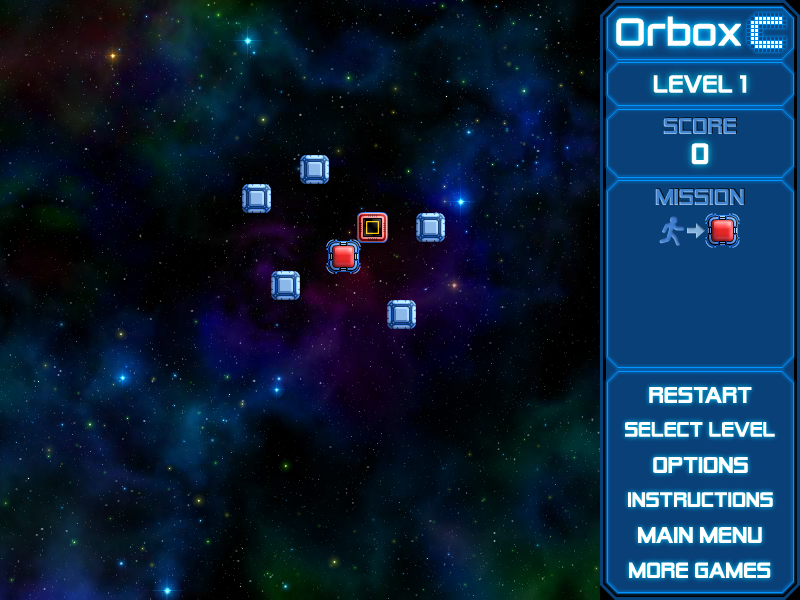Image resolution: width=800 pixels, height=600 pixels.
Task: Open the Options menu
Action: 699,465
